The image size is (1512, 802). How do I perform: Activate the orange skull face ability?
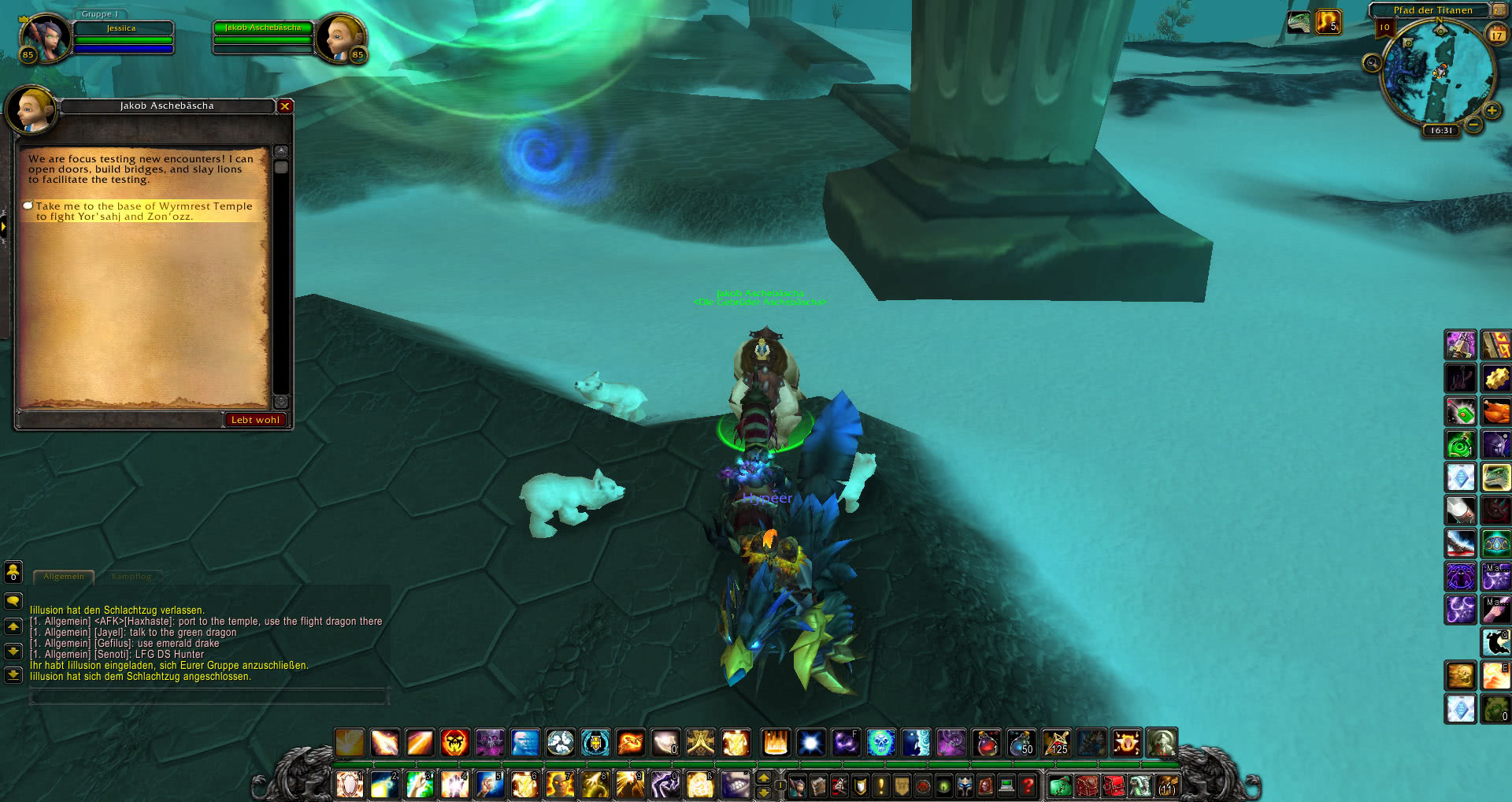[x=454, y=743]
